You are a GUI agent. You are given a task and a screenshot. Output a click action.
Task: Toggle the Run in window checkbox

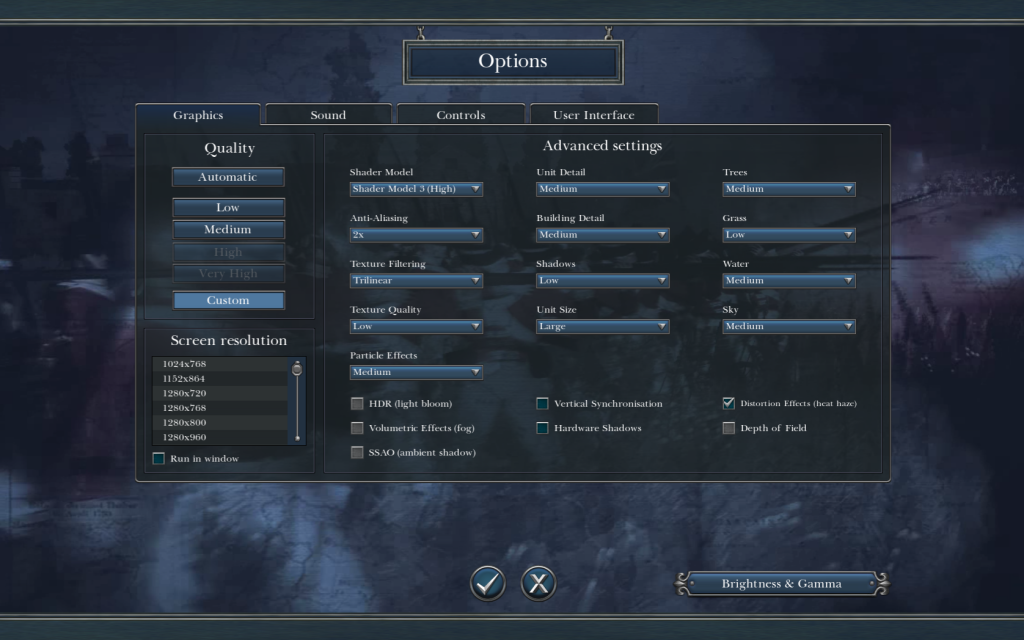point(159,459)
